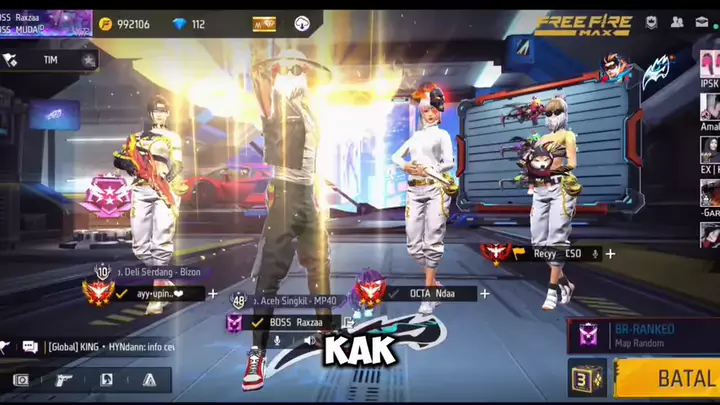Open the global chat message bar
Viewport: 720px width, 405px height.
(x=110, y=347)
